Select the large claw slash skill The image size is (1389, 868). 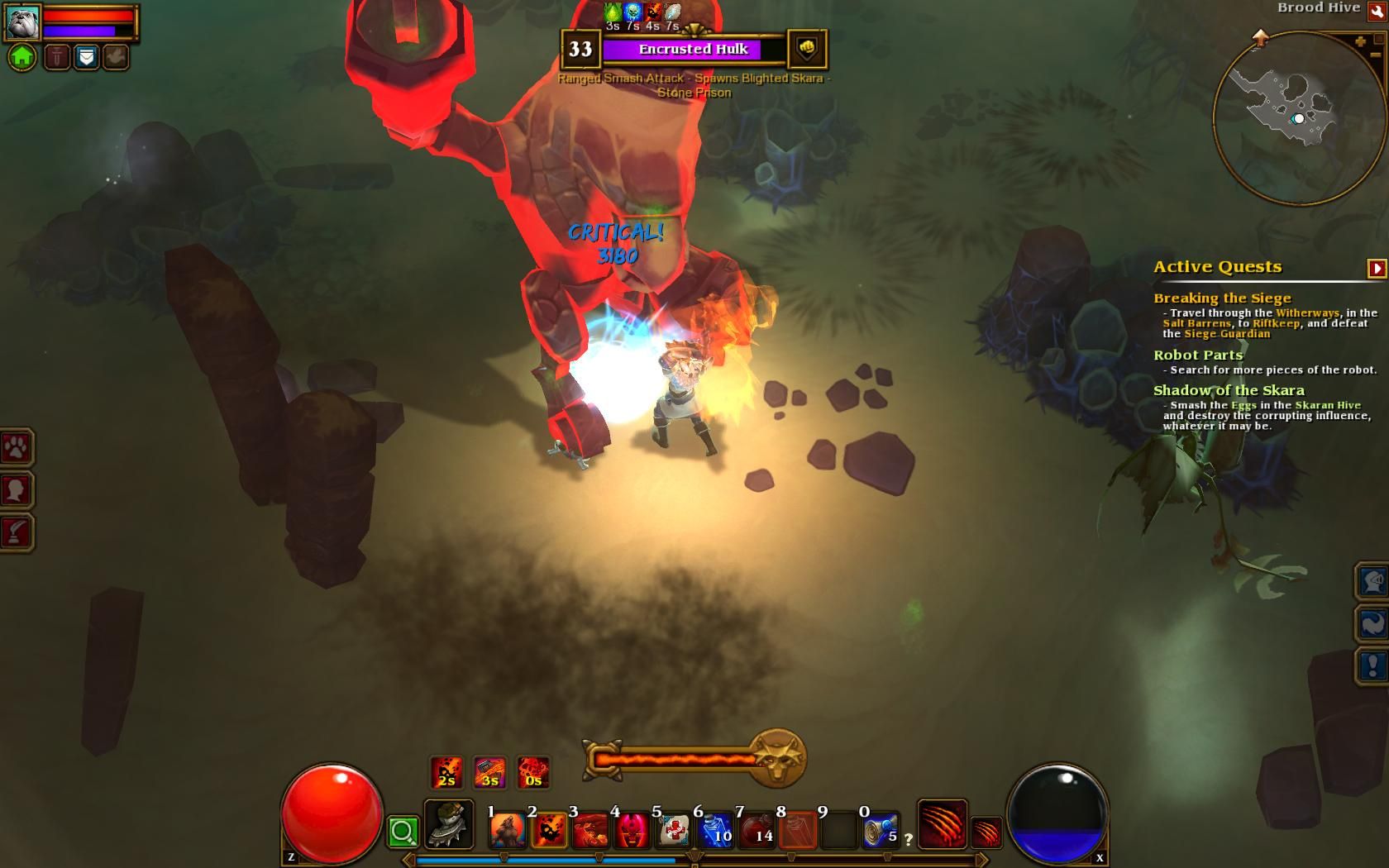click(942, 823)
